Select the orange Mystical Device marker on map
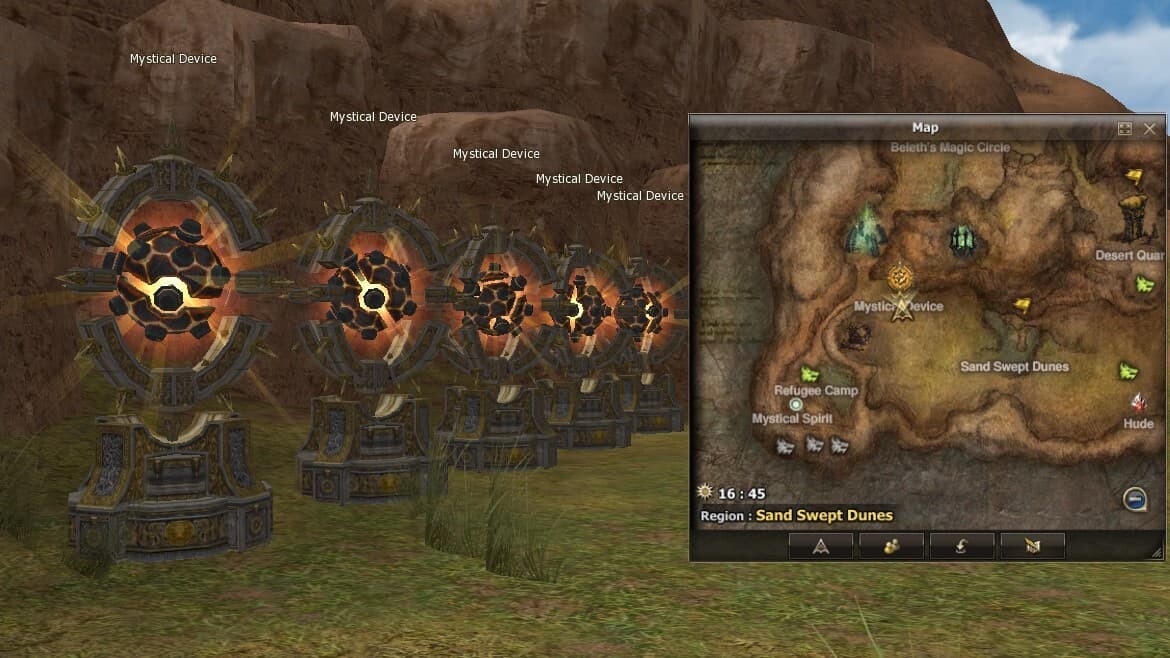The height and width of the screenshot is (658, 1170). [x=902, y=275]
